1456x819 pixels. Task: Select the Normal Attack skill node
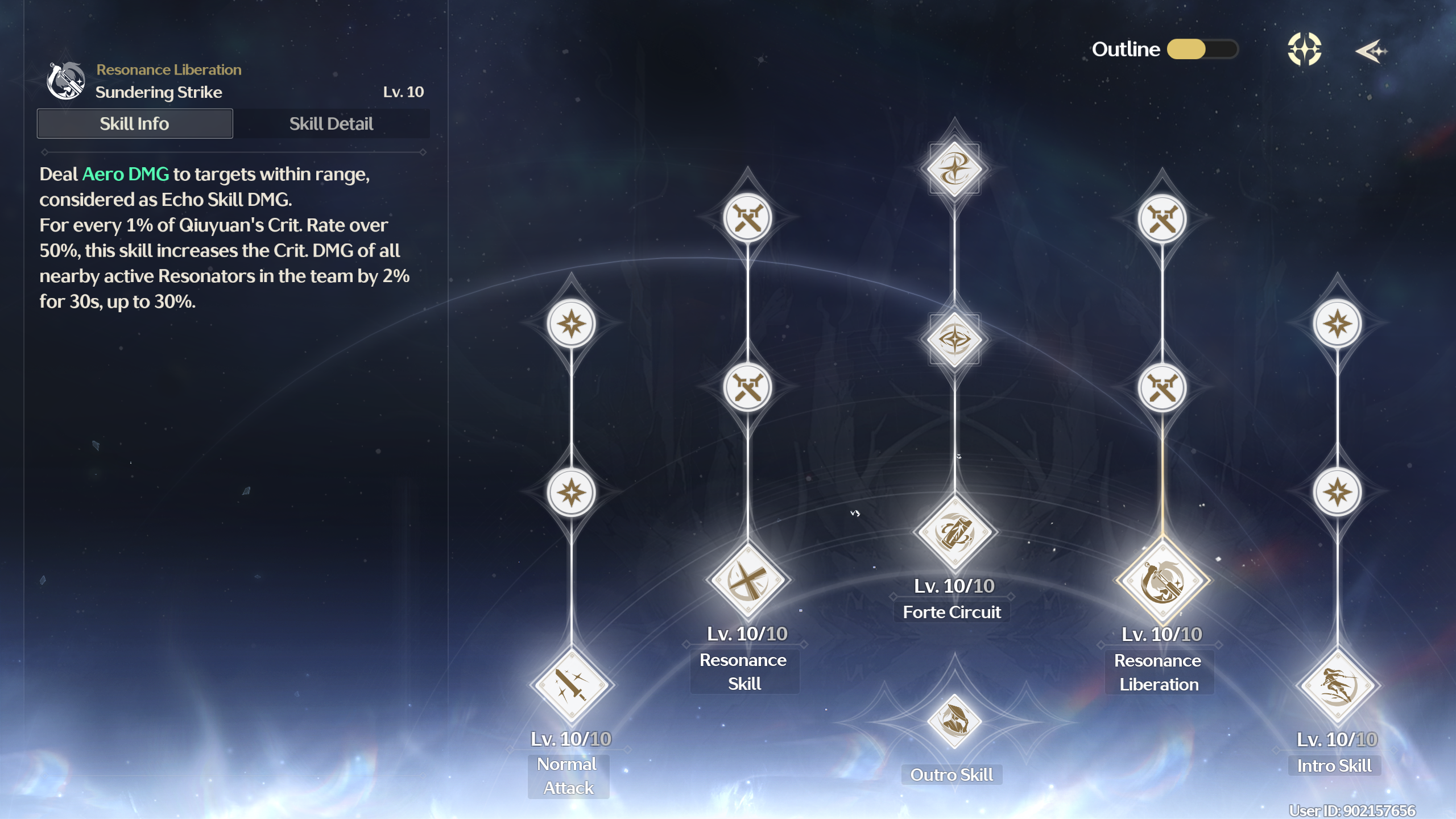click(x=570, y=684)
